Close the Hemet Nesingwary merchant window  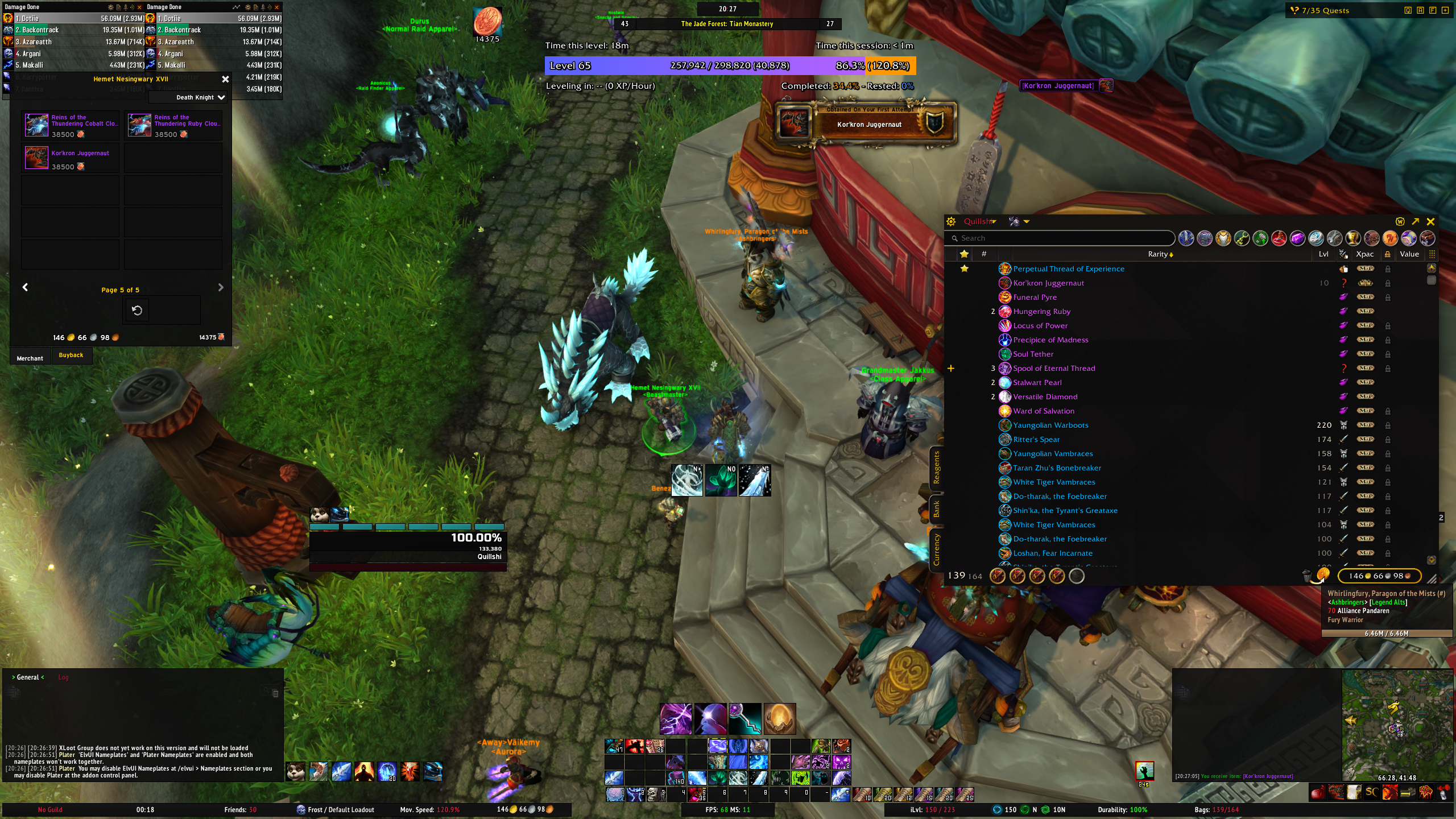pyautogui.click(x=225, y=80)
